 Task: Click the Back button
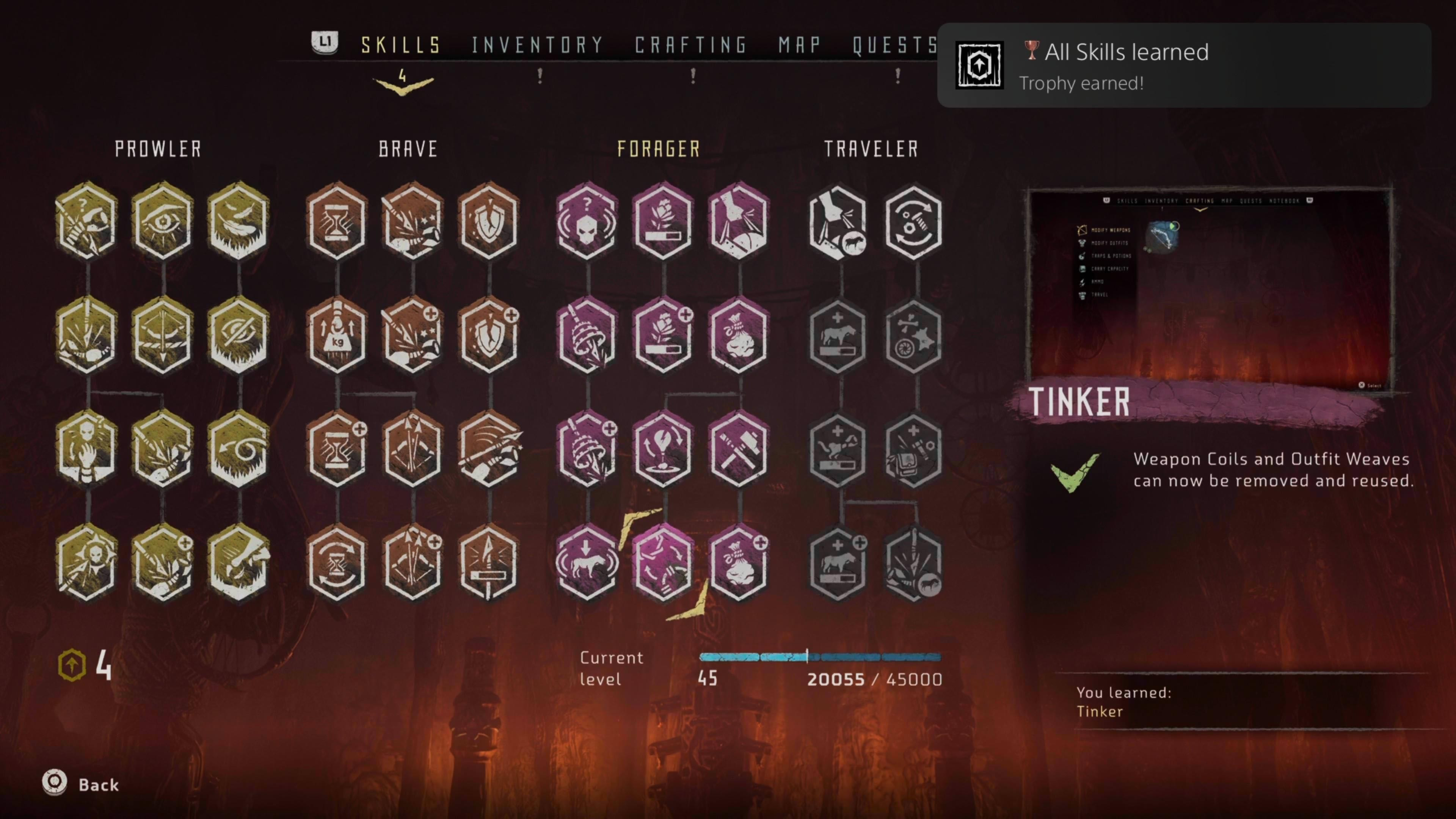82,784
